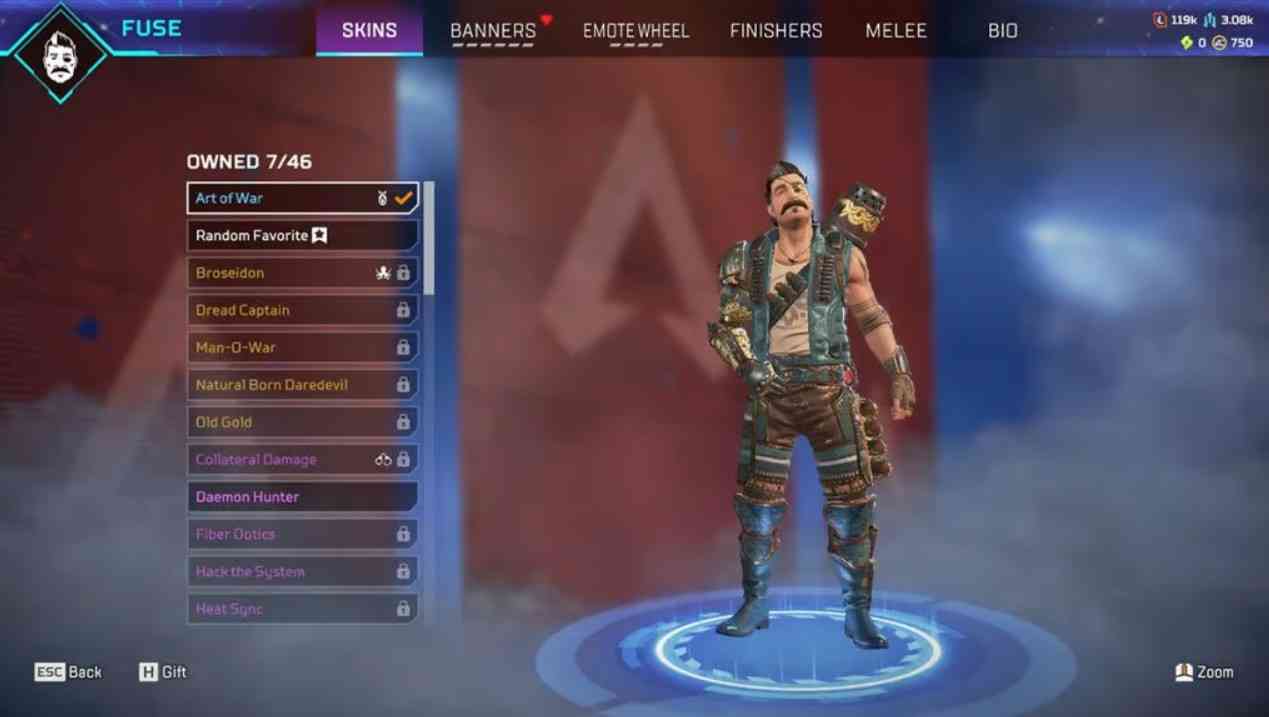The image size is (1269, 717).
Task: Select the Fiber Optics skin row
Action: click(x=302, y=534)
